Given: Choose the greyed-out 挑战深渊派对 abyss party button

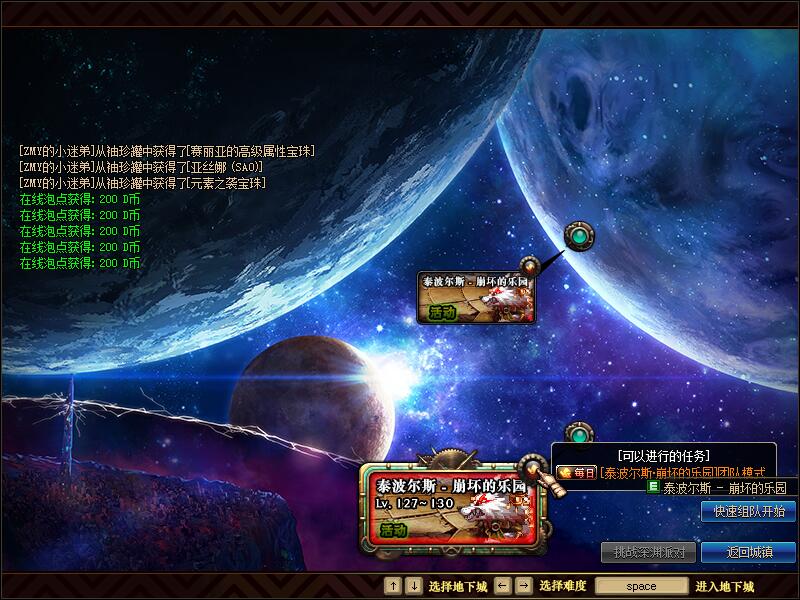Looking at the screenshot, I should pyautogui.click(x=649, y=552).
